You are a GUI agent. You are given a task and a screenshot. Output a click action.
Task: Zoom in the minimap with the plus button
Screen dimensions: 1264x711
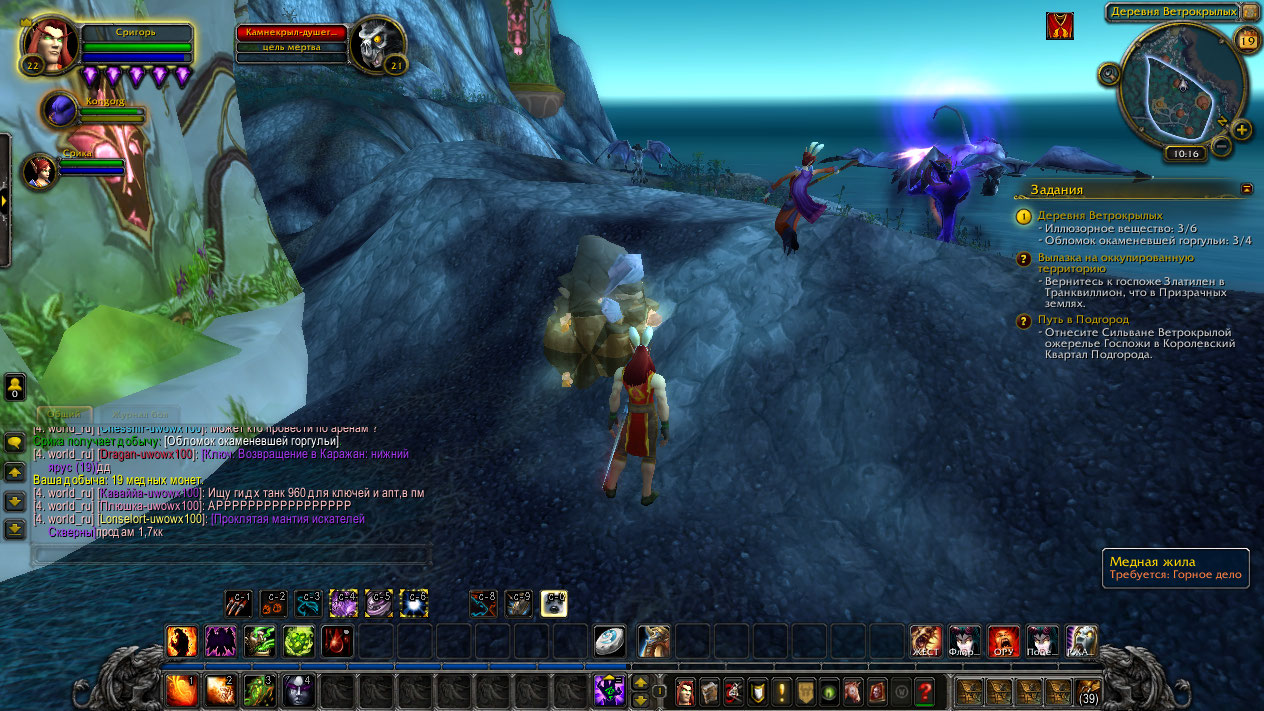pyautogui.click(x=1241, y=130)
